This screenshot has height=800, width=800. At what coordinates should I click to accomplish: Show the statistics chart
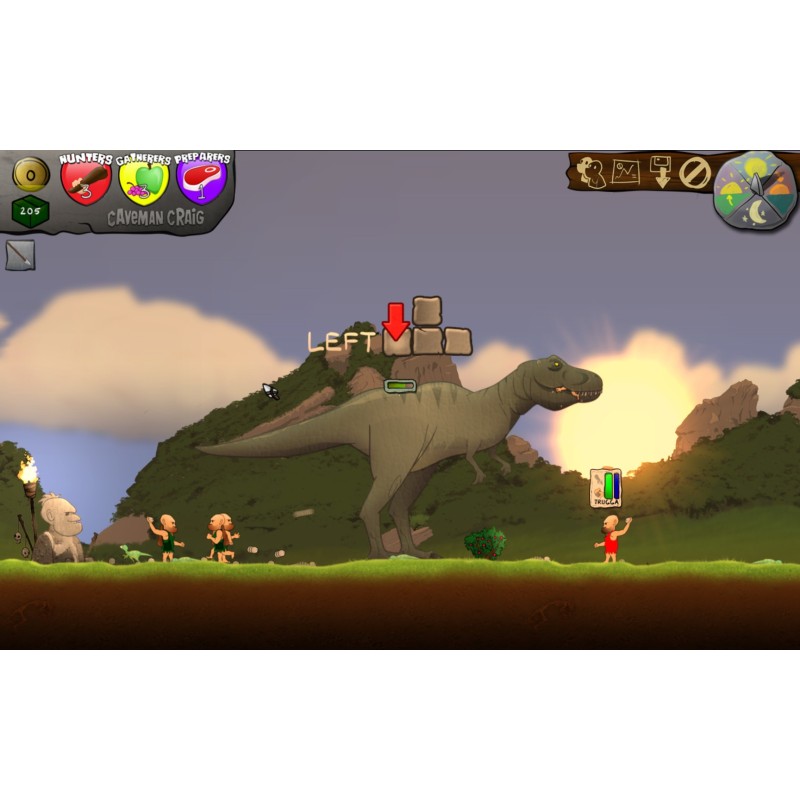click(x=627, y=172)
